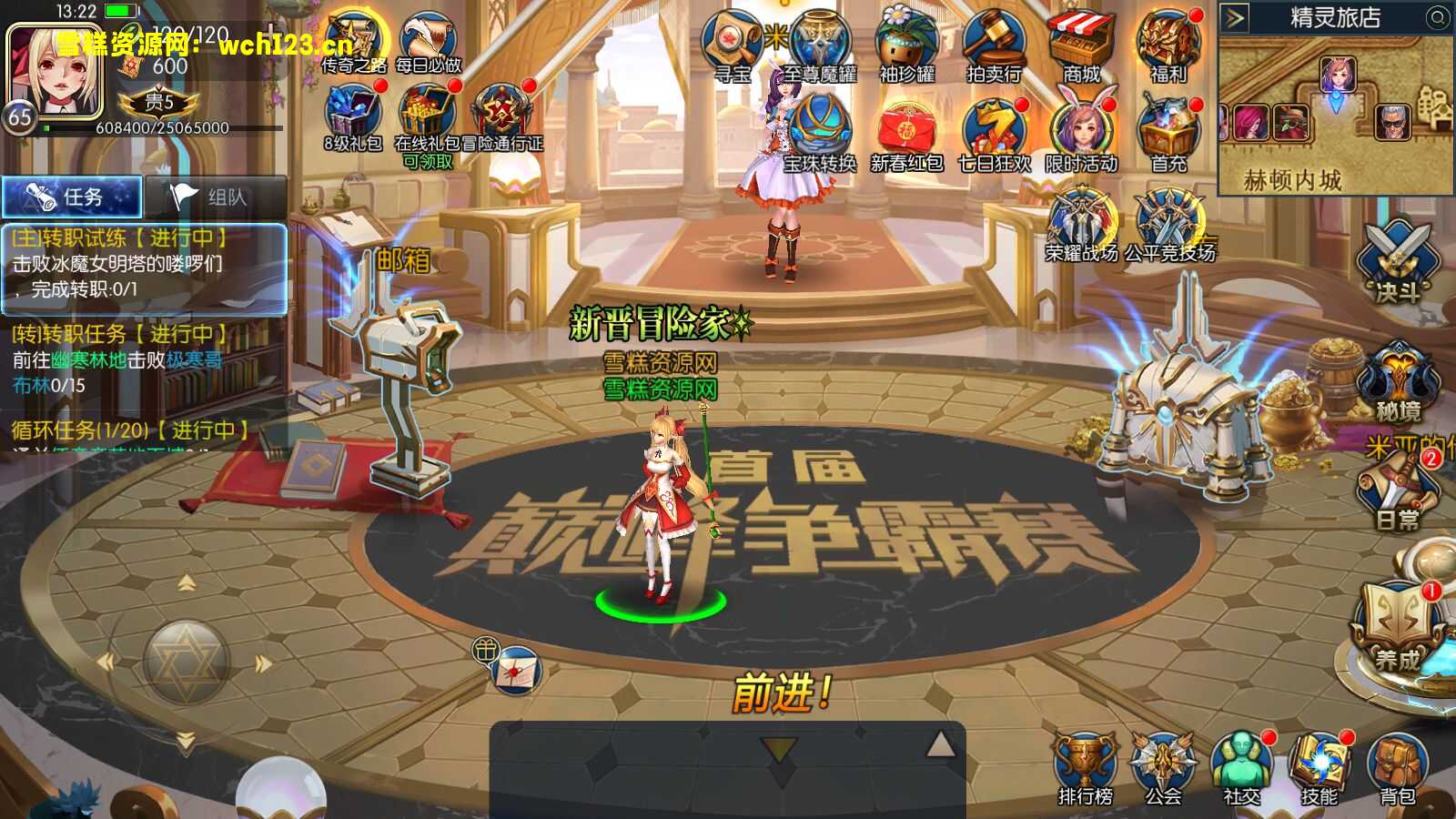The image size is (1456, 819).
Task: Open the 新春红包 red envelope event
Action: click(906, 135)
